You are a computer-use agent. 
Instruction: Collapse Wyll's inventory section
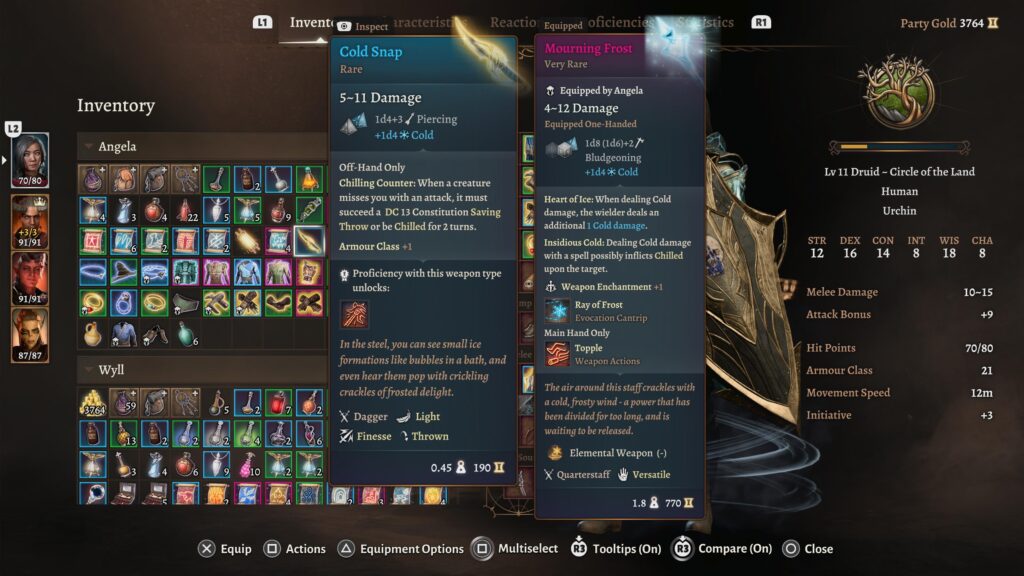tap(89, 370)
